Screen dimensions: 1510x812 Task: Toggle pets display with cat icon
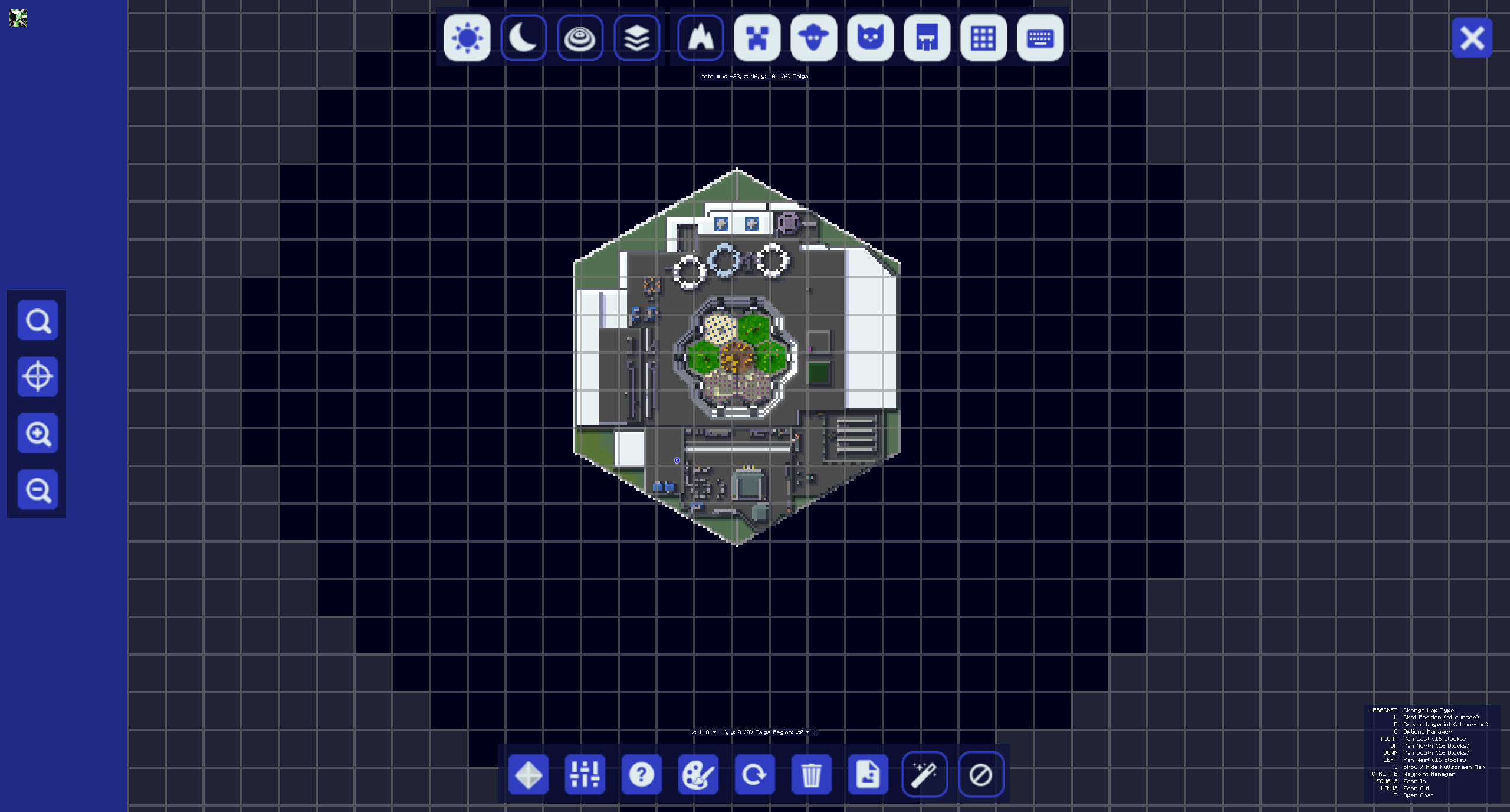(x=870, y=38)
